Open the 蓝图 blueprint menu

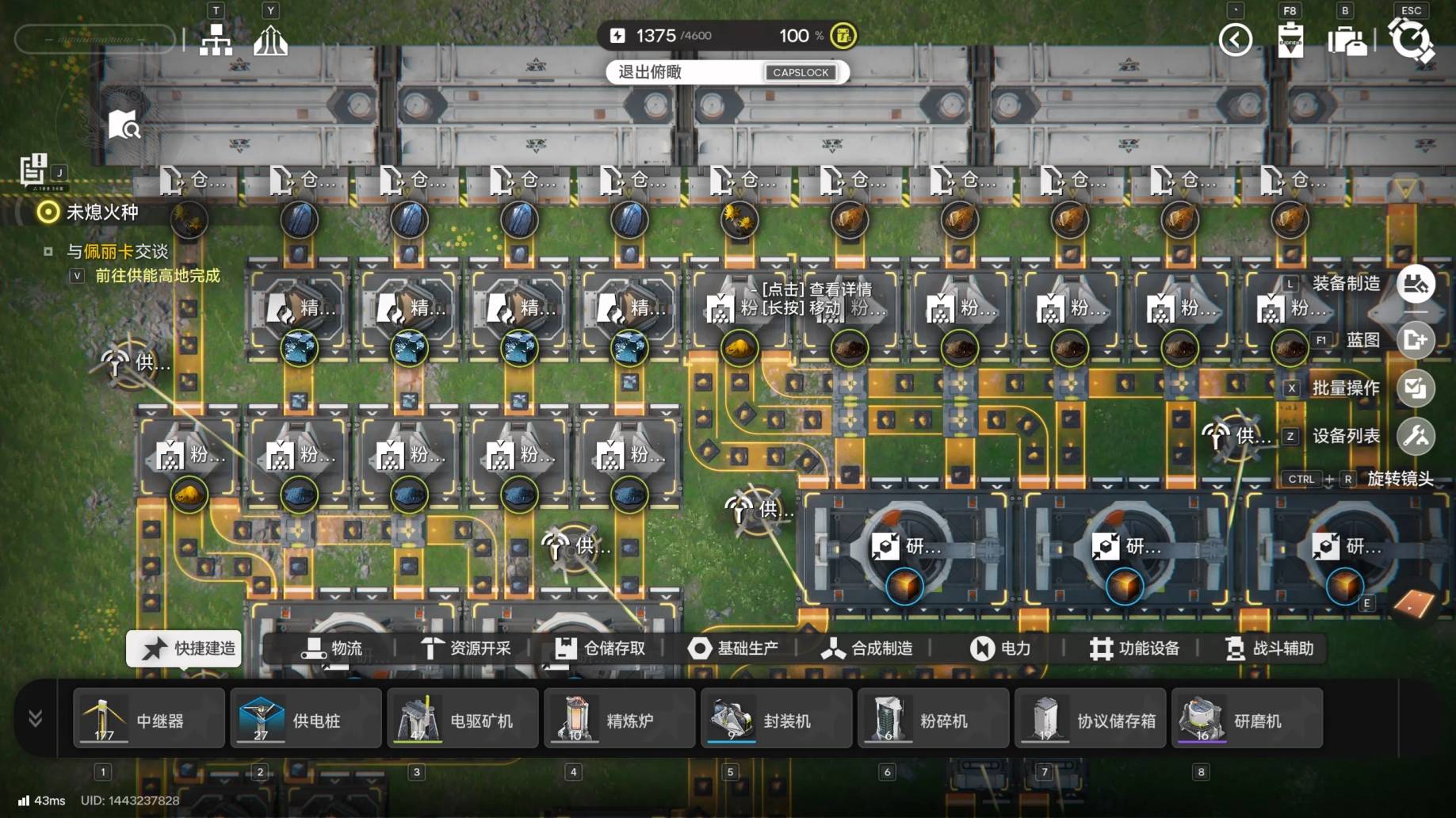(x=1416, y=340)
